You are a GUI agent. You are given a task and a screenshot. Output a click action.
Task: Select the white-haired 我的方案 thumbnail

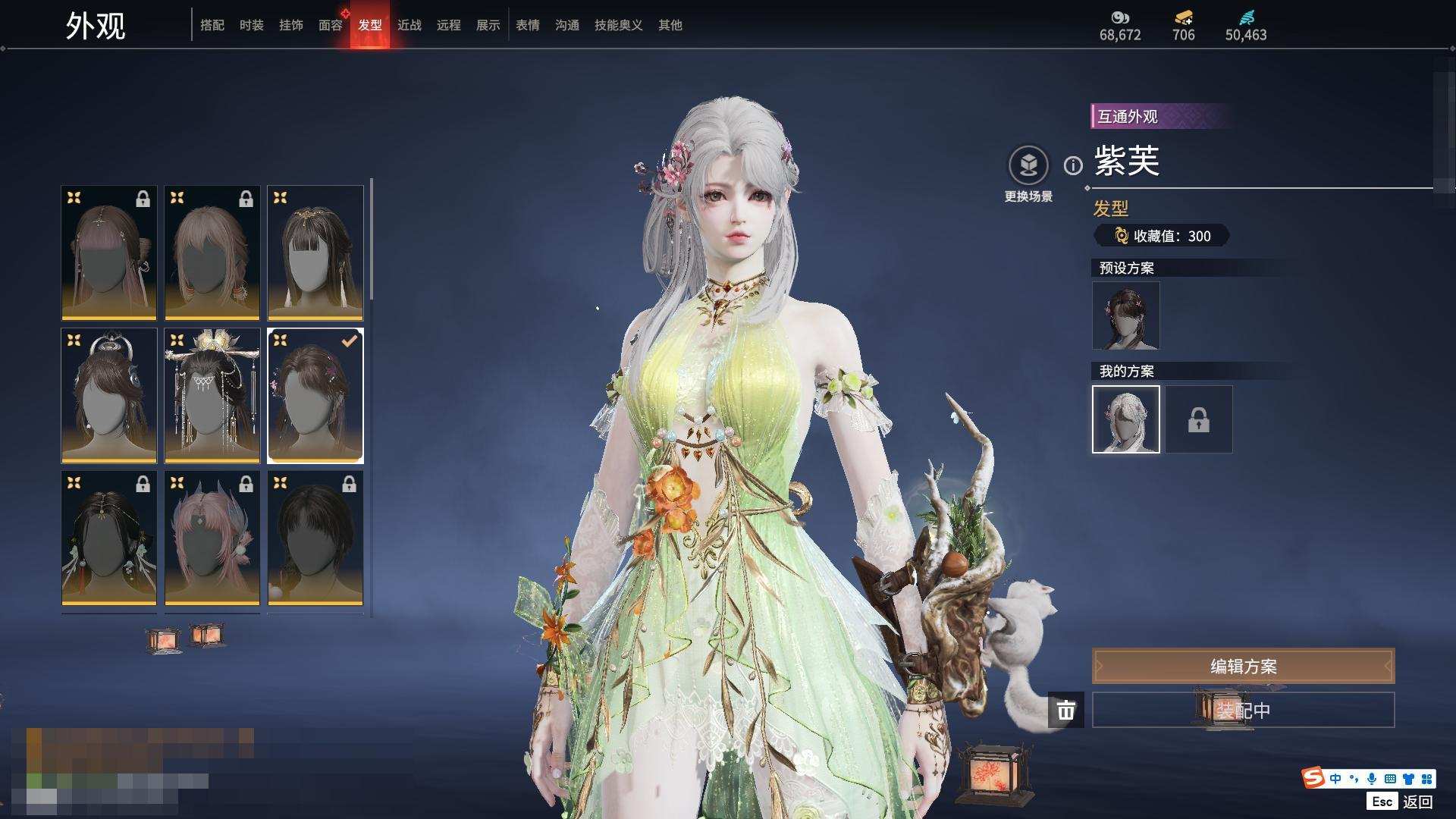pyautogui.click(x=1125, y=419)
